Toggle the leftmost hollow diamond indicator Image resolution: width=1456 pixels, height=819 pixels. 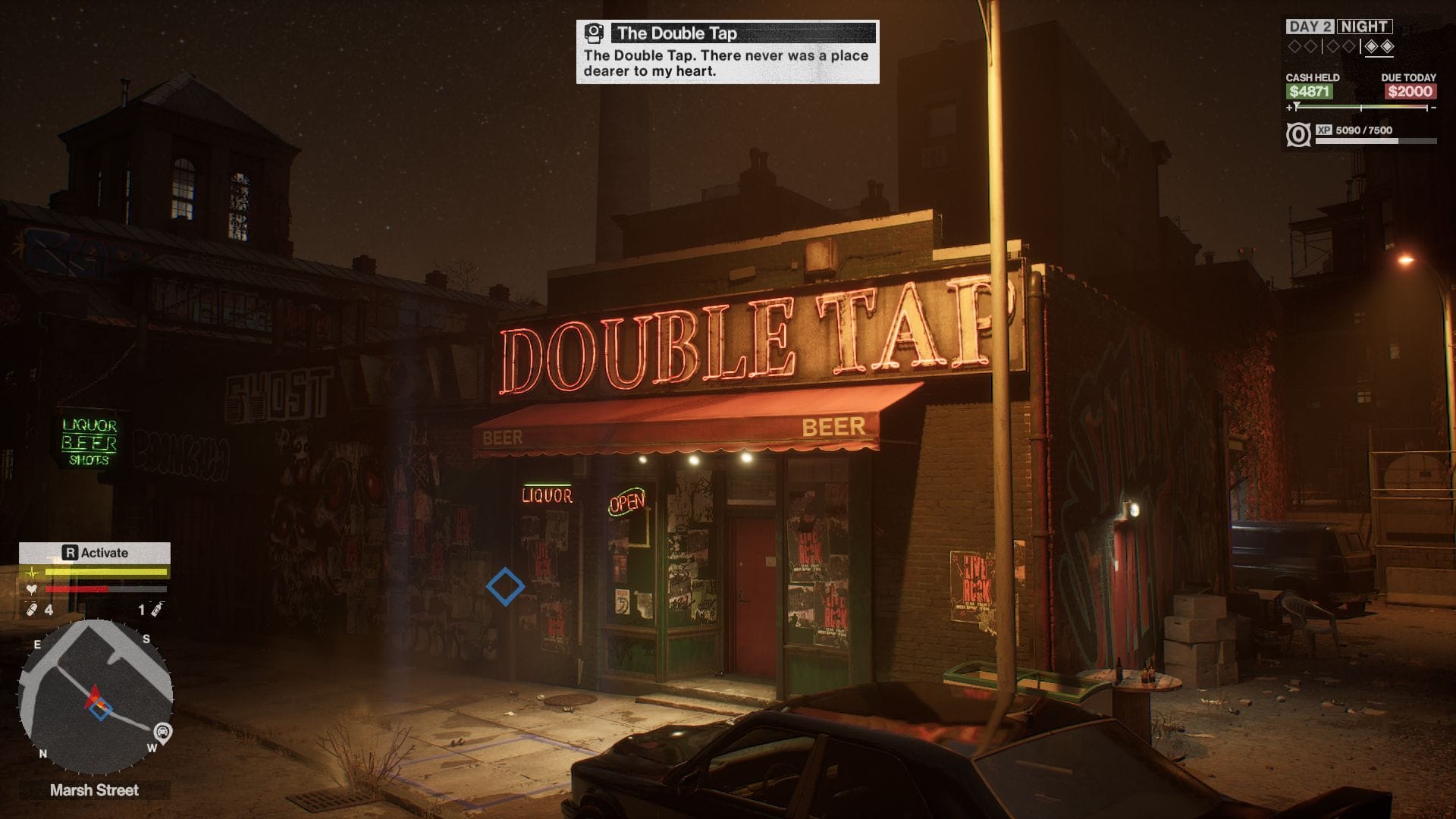tap(1294, 45)
